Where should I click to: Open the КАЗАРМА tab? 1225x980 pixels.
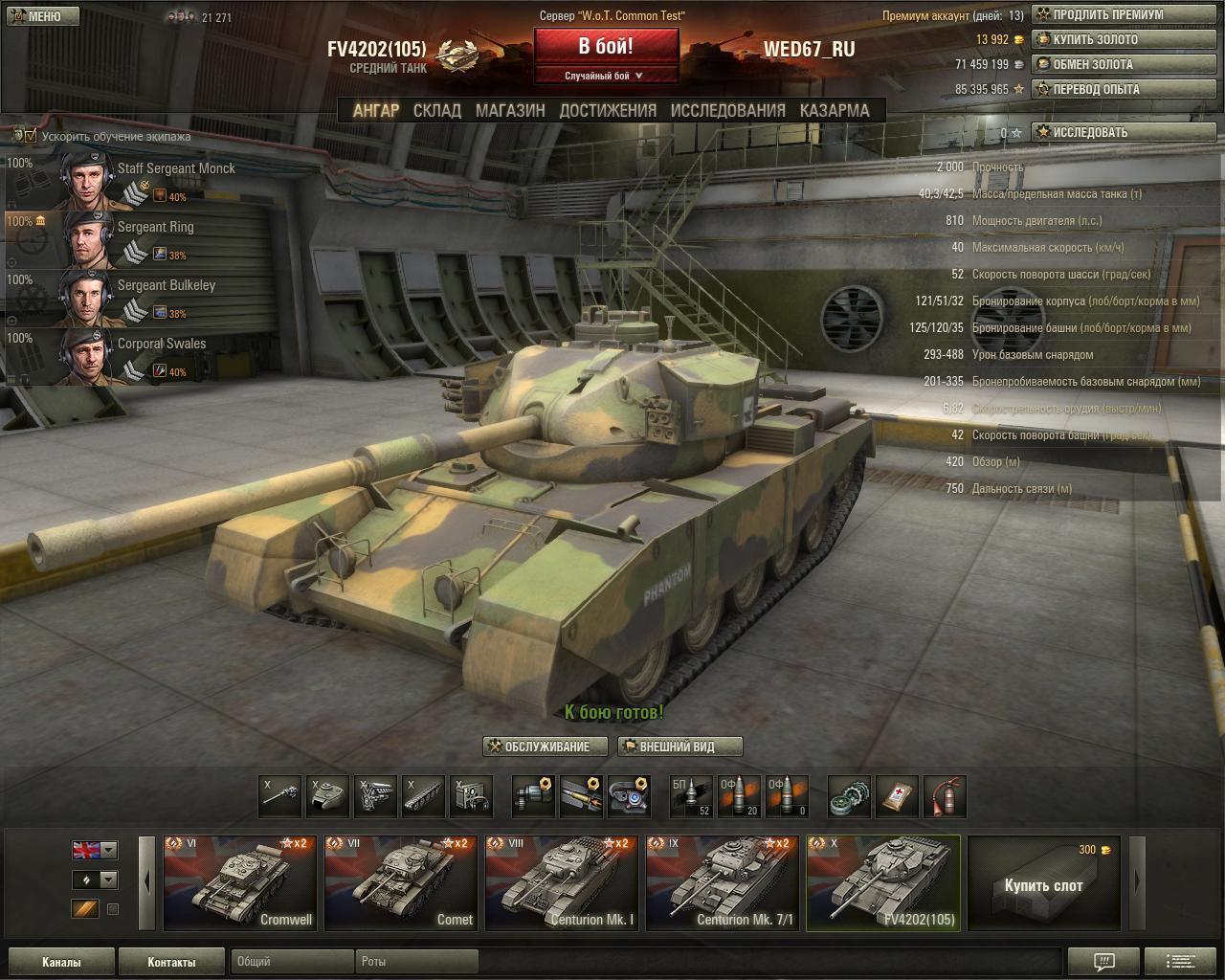pos(835,110)
